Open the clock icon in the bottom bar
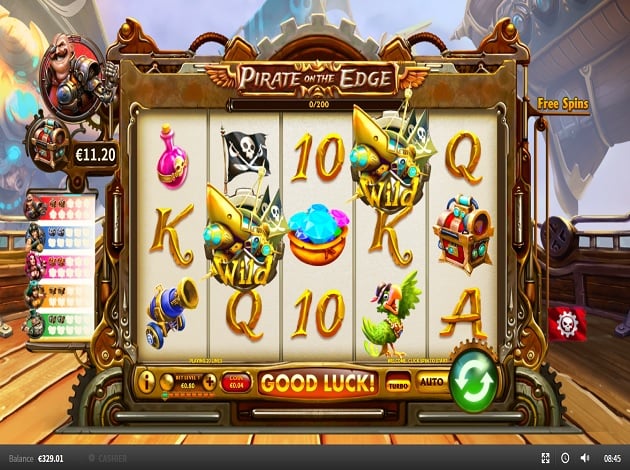The height and width of the screenshot is (470, 630). pyautogui.click(x=566, y=458)
